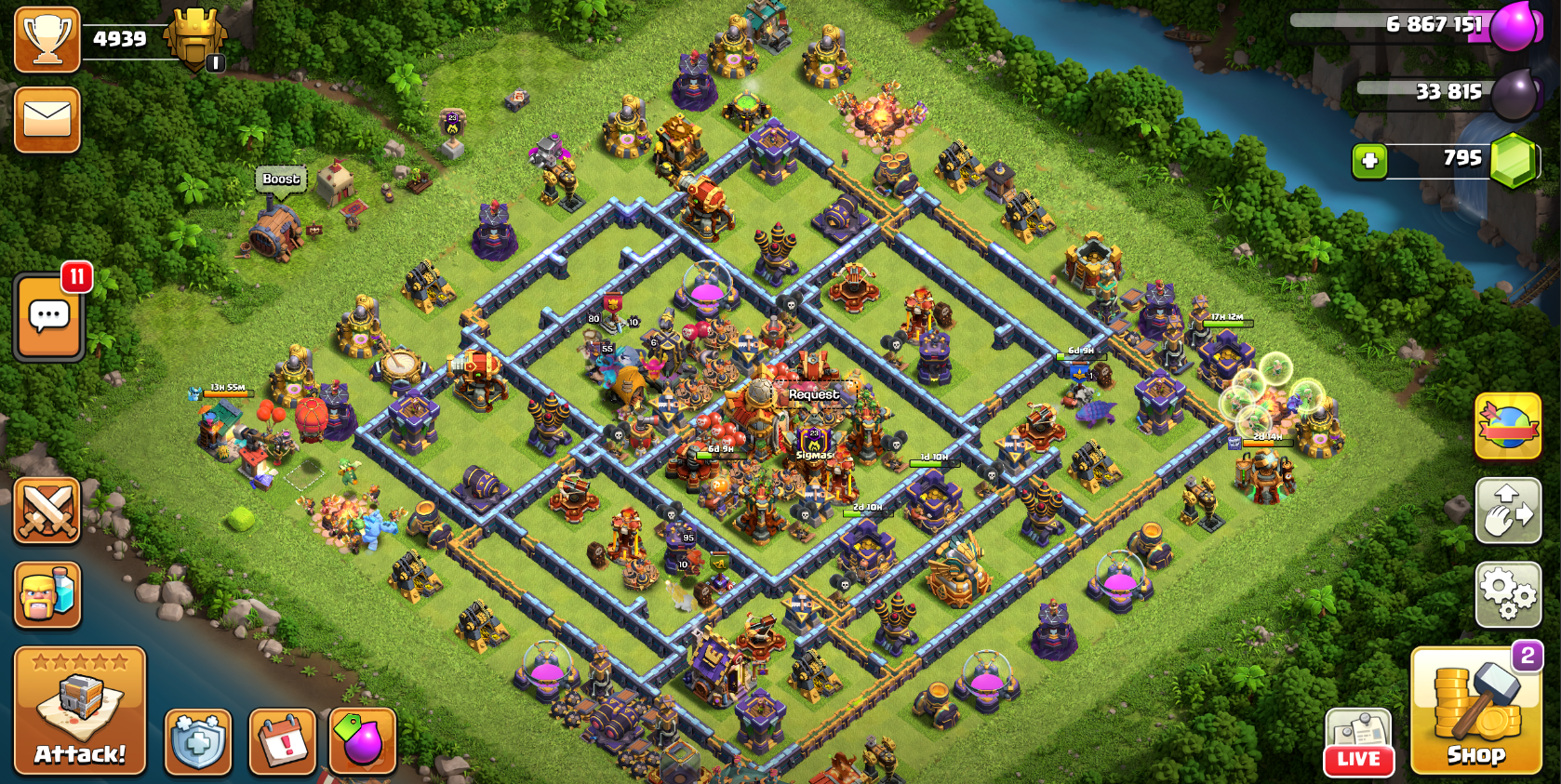Image resolution: width=1561 pixels, height=784 pixels.
Task: Open the layout editor hand button
Action: (1508, 511)
